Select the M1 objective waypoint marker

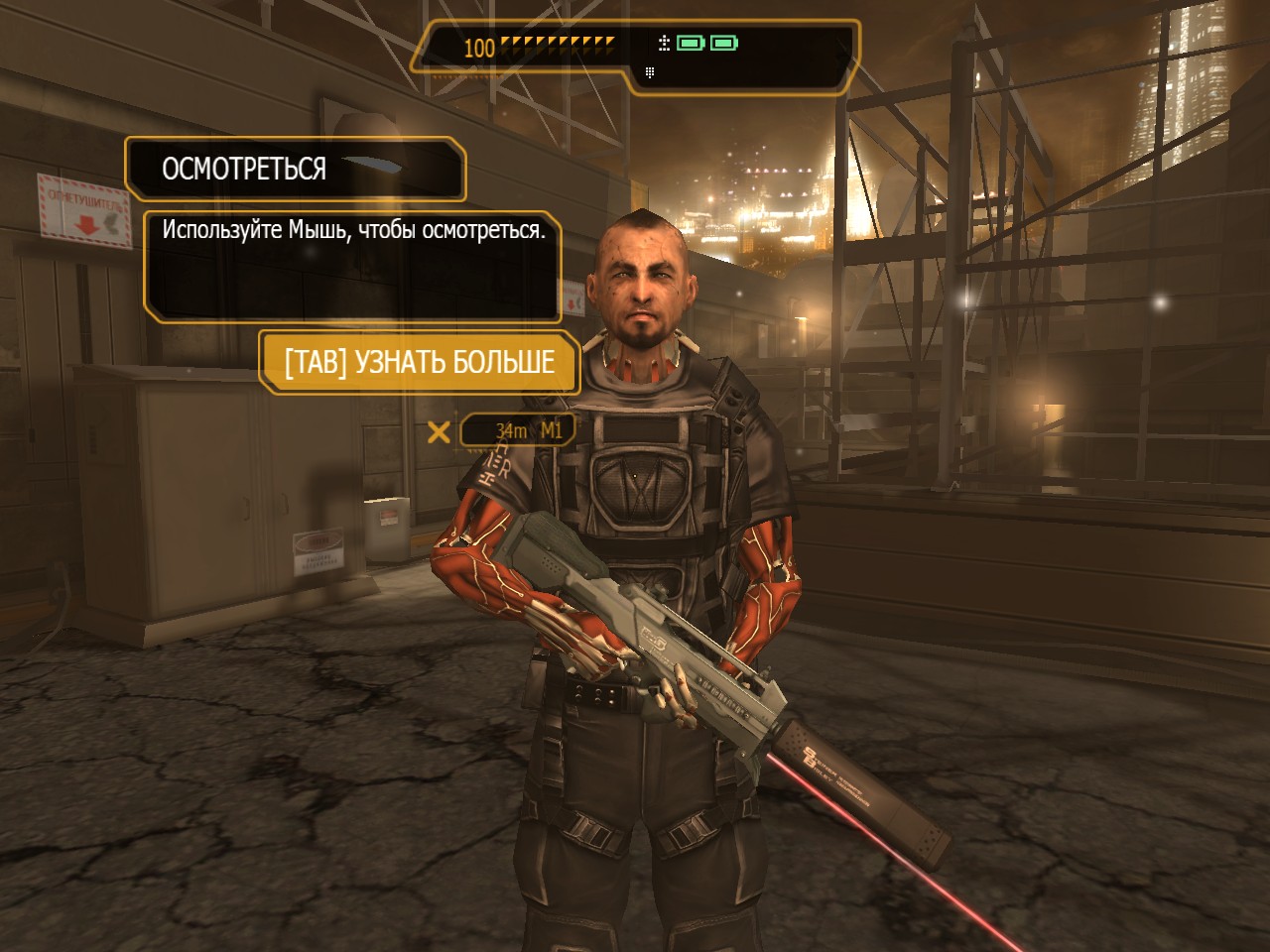coord(439,431)
